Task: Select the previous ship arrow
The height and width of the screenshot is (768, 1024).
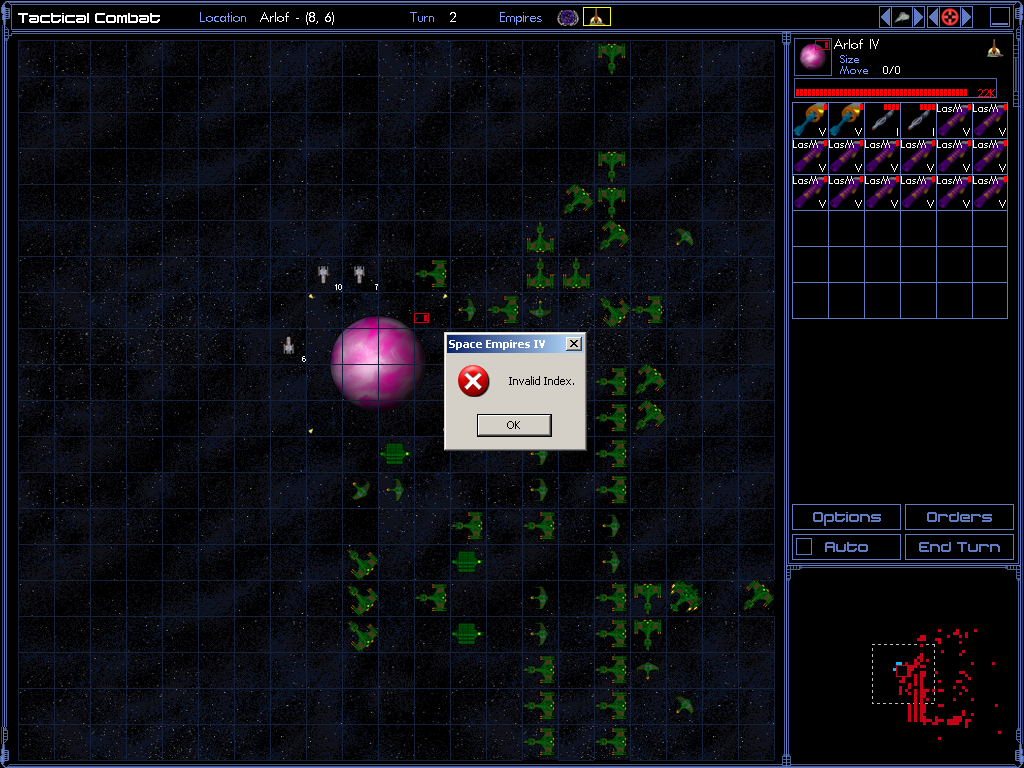Action: click(x=886, y=17)
